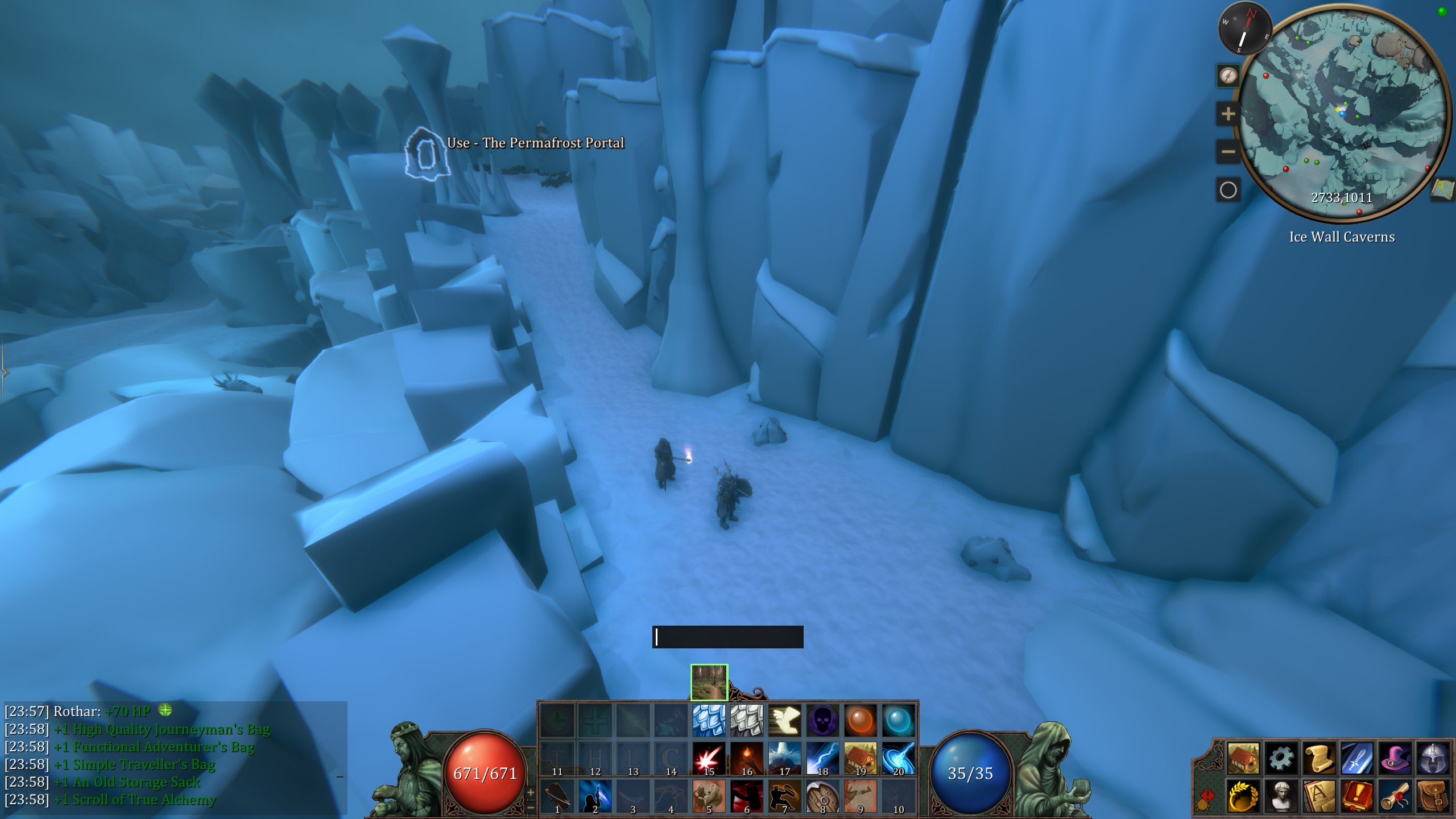Activate the purple skull ability
Viewport: 1456px width, 819px height.
pos(822,720)
